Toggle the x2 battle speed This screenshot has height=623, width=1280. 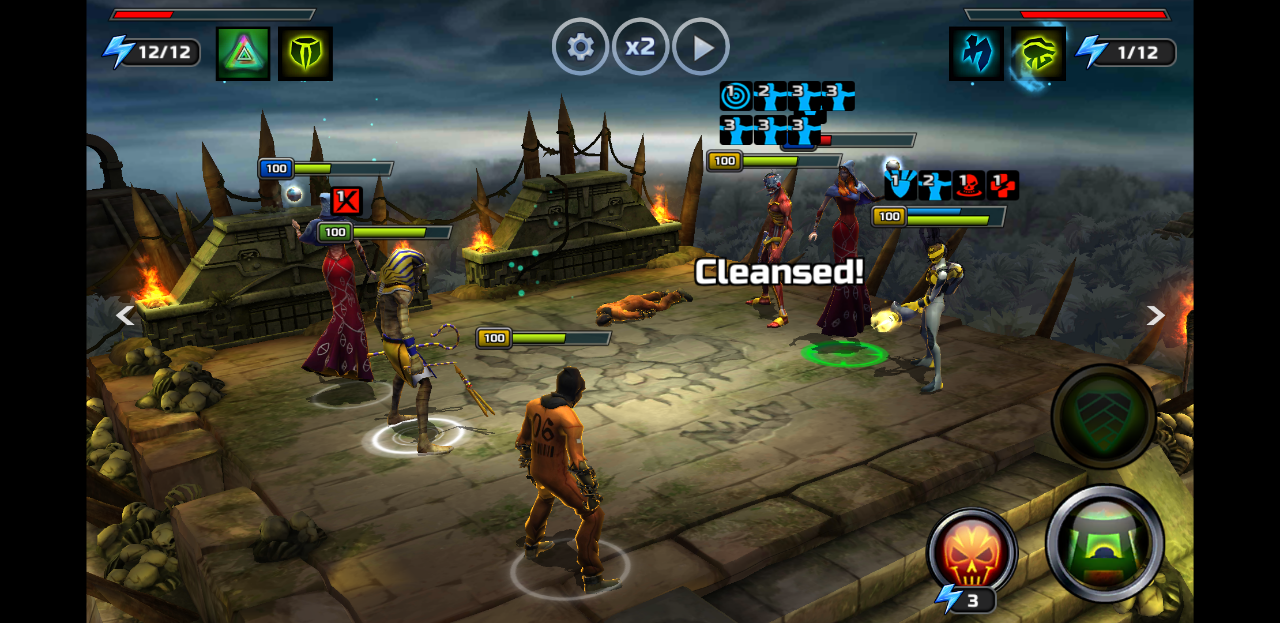click(x=640, y=47)
